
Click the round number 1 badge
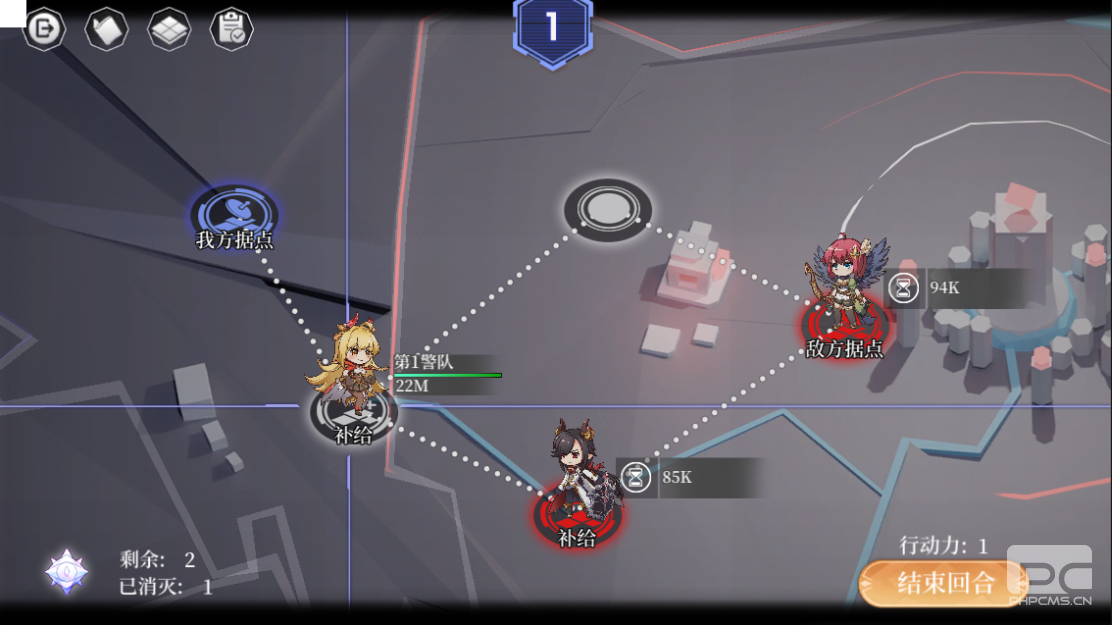pos(552,28)
